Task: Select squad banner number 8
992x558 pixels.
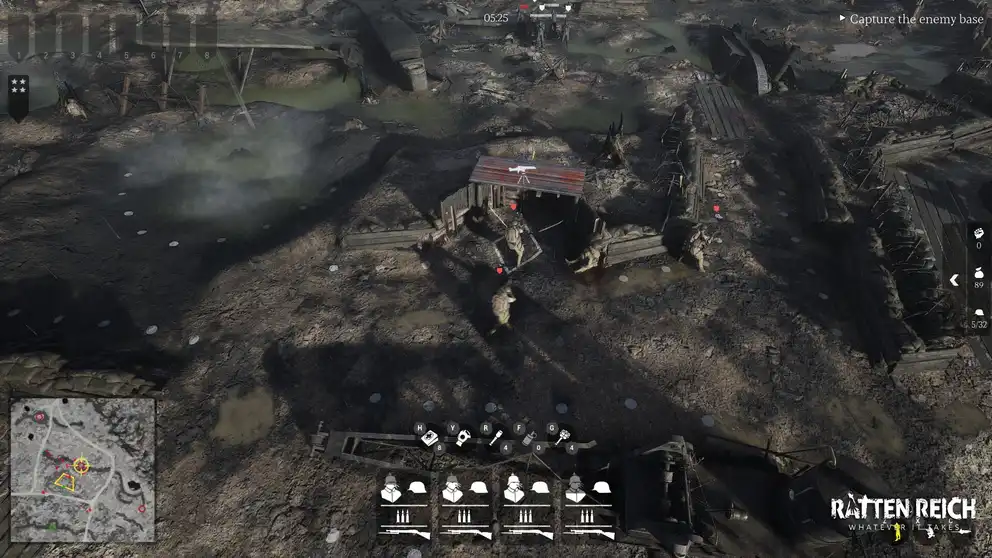Action: tap(206, 36)
